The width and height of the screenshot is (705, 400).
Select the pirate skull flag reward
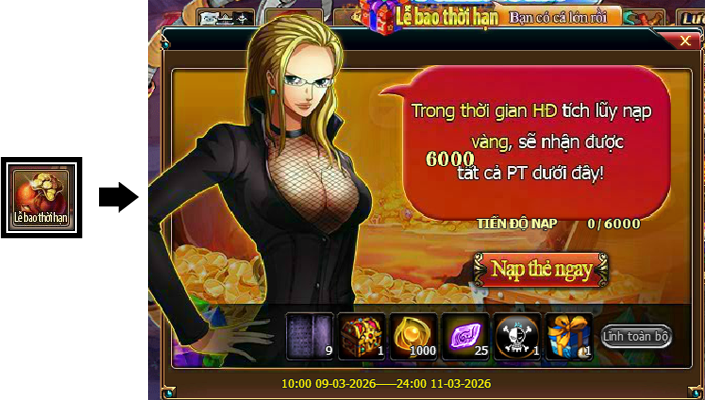coord(517,335)
